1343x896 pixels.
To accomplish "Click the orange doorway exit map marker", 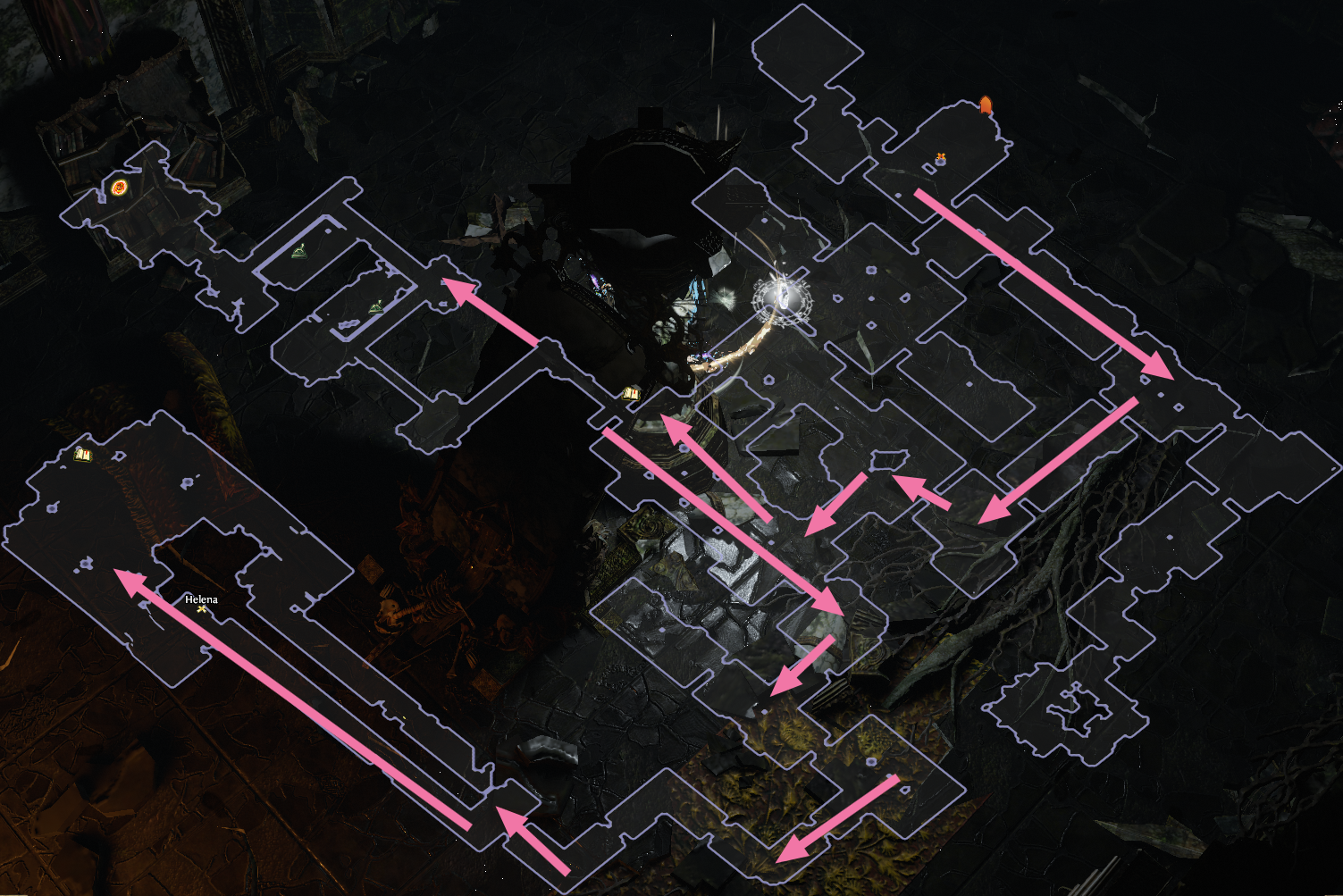I will (x=986, y=105).
